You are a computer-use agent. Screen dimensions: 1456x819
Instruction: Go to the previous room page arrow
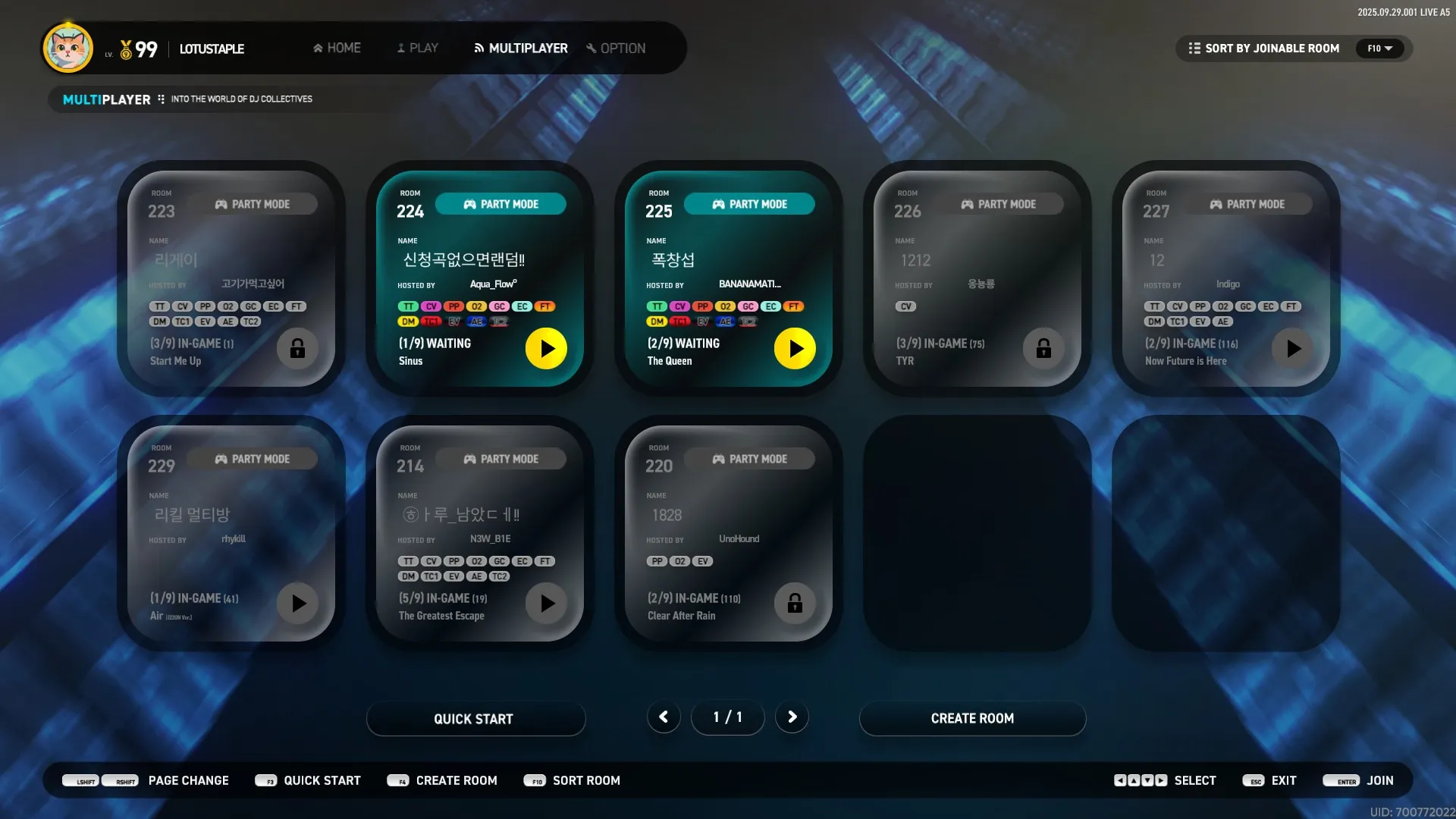[x=664, y=717]
